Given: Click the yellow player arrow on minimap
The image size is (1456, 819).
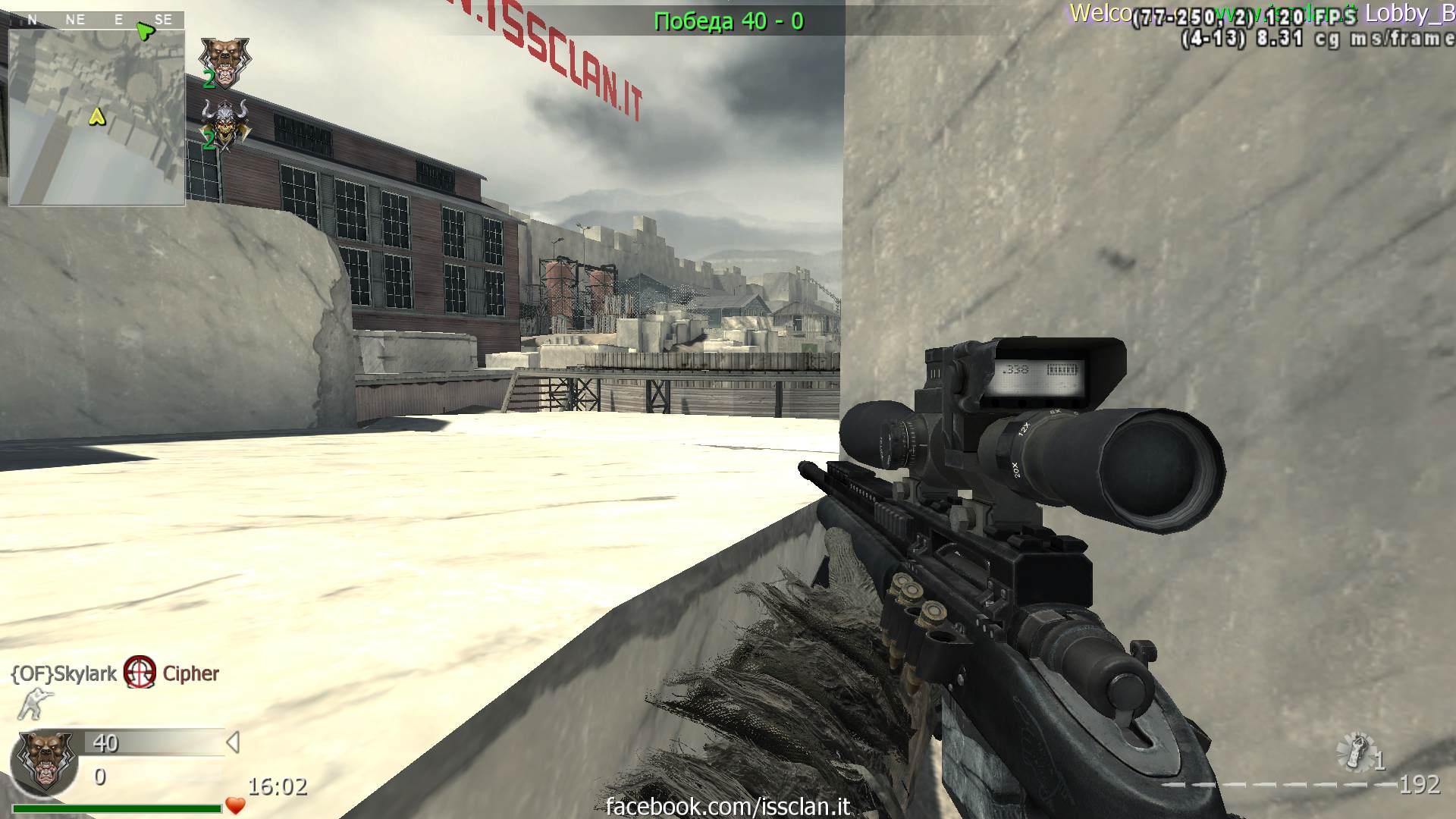Looking at the screenshot, I should click(96, 117).
